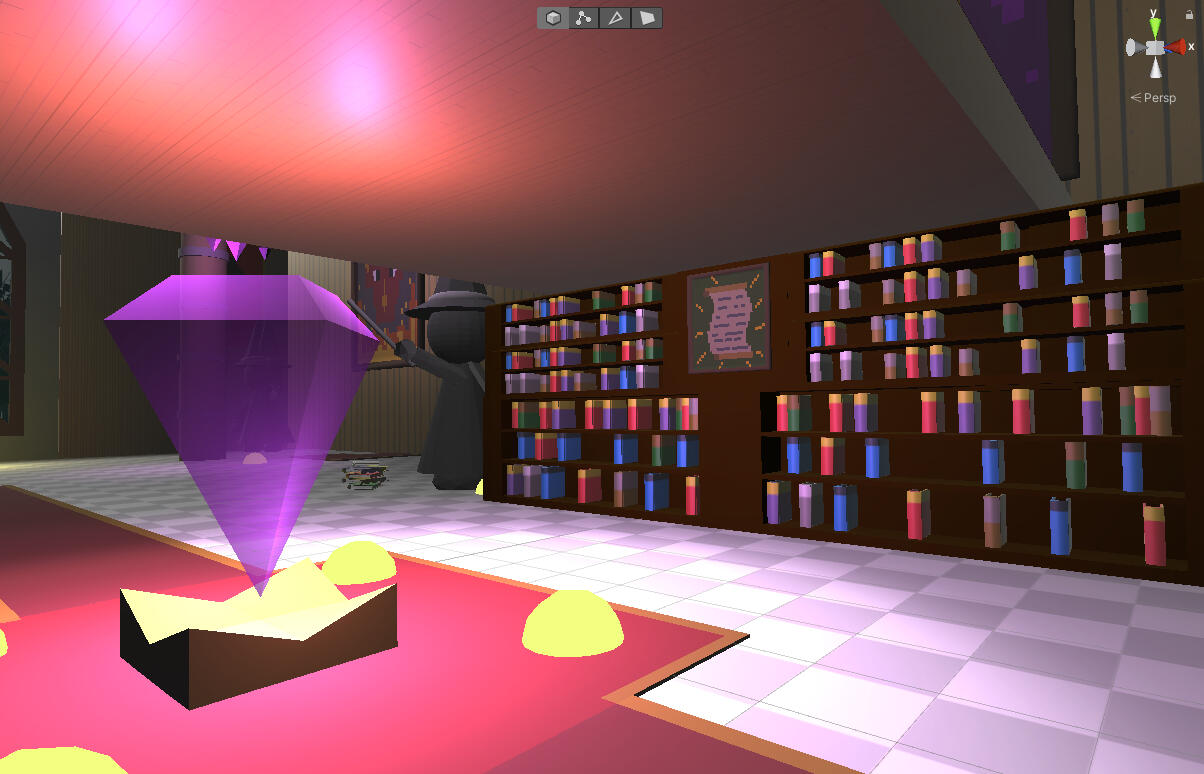The image size is (1204, 774).
Task: Switch to the connected-nodes toolbar mode
Action: (x=584, y=18)
